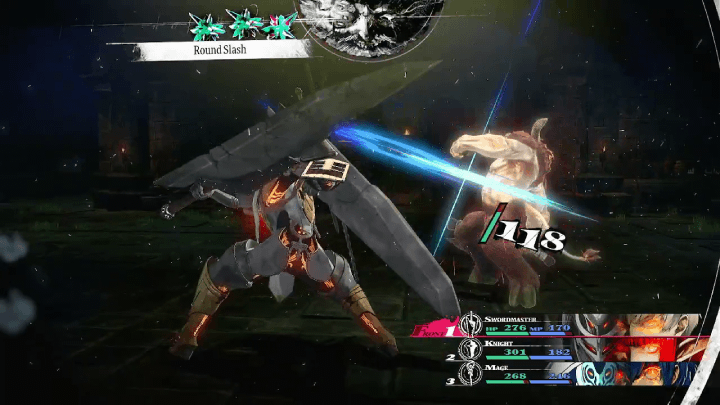This screenshot has height=405, width=720.
Task: Click the Swordmaster archetype emblem icon
Action: coord(470,324)
